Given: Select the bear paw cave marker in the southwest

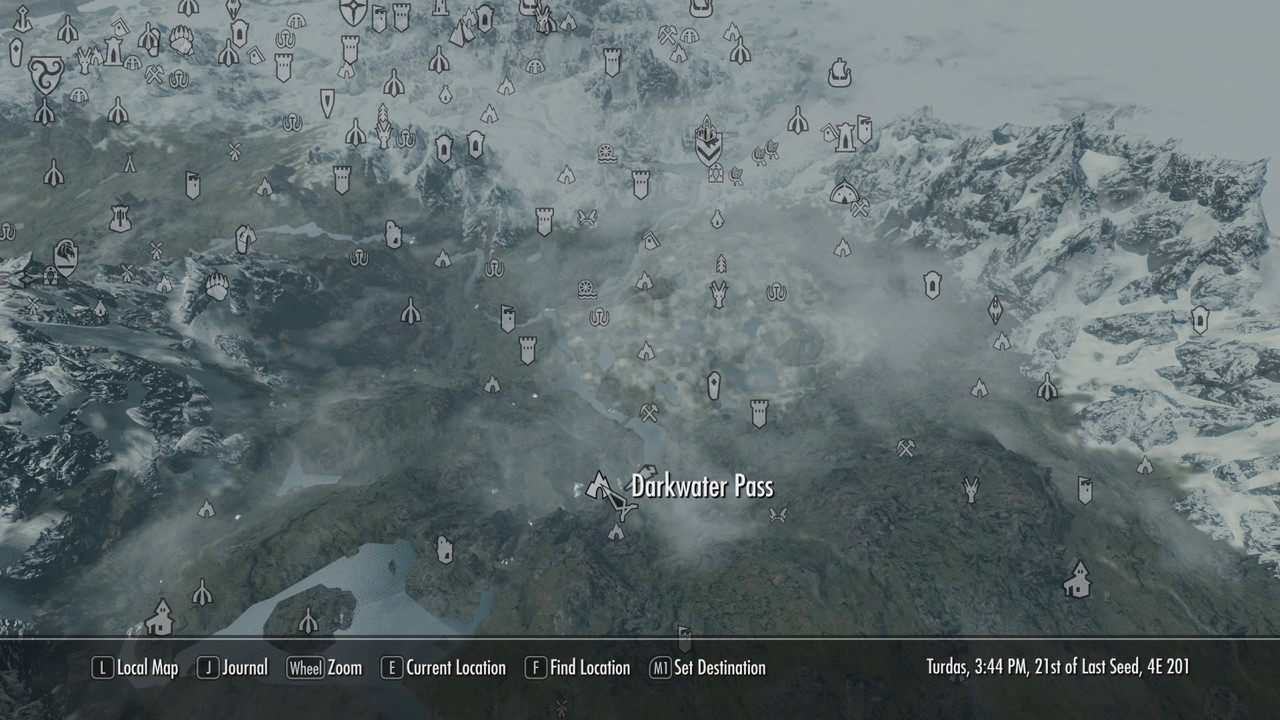Looking at the screenshot, I should (218, 285).
